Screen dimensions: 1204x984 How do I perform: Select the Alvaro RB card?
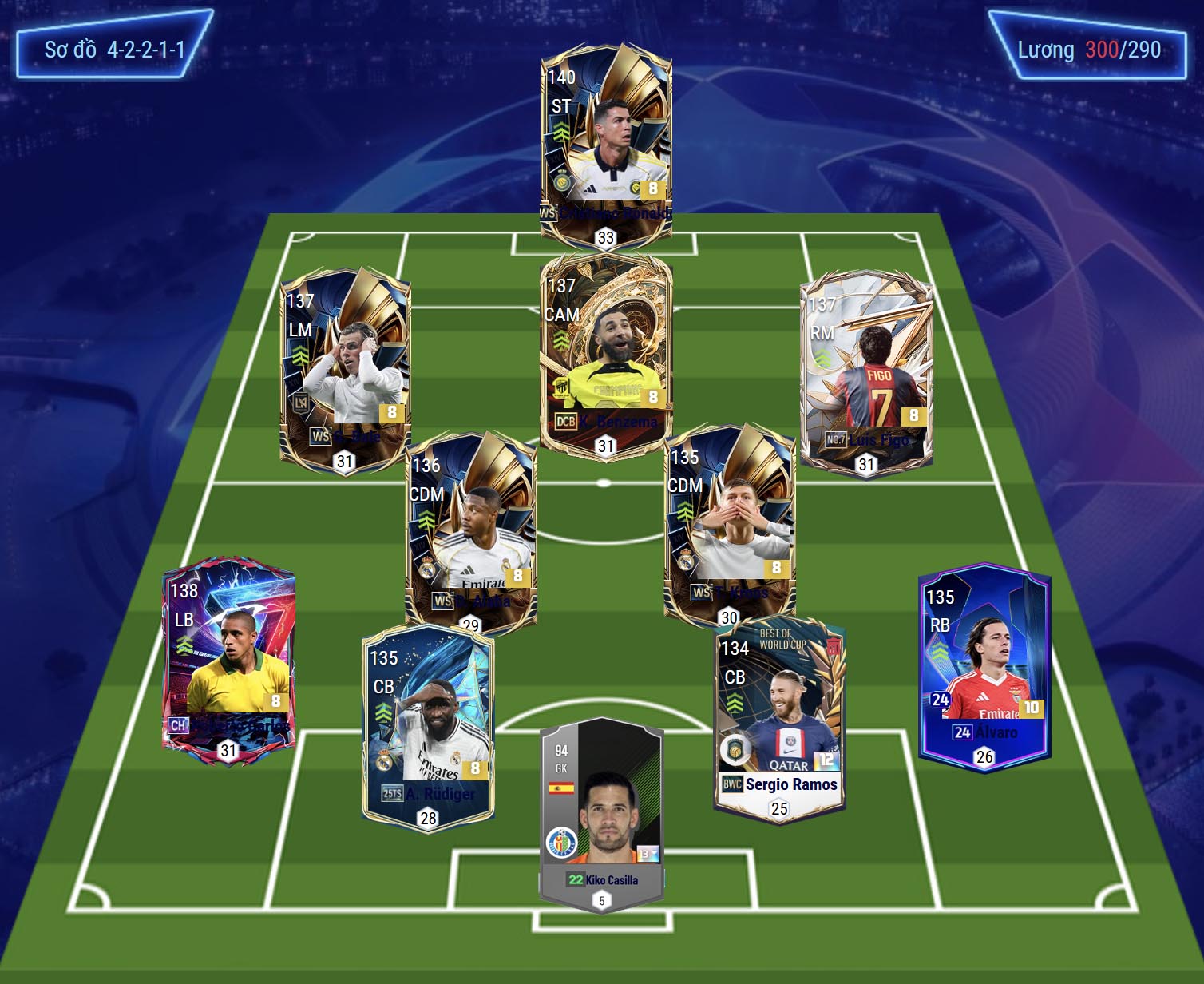(x=984, y=667)
